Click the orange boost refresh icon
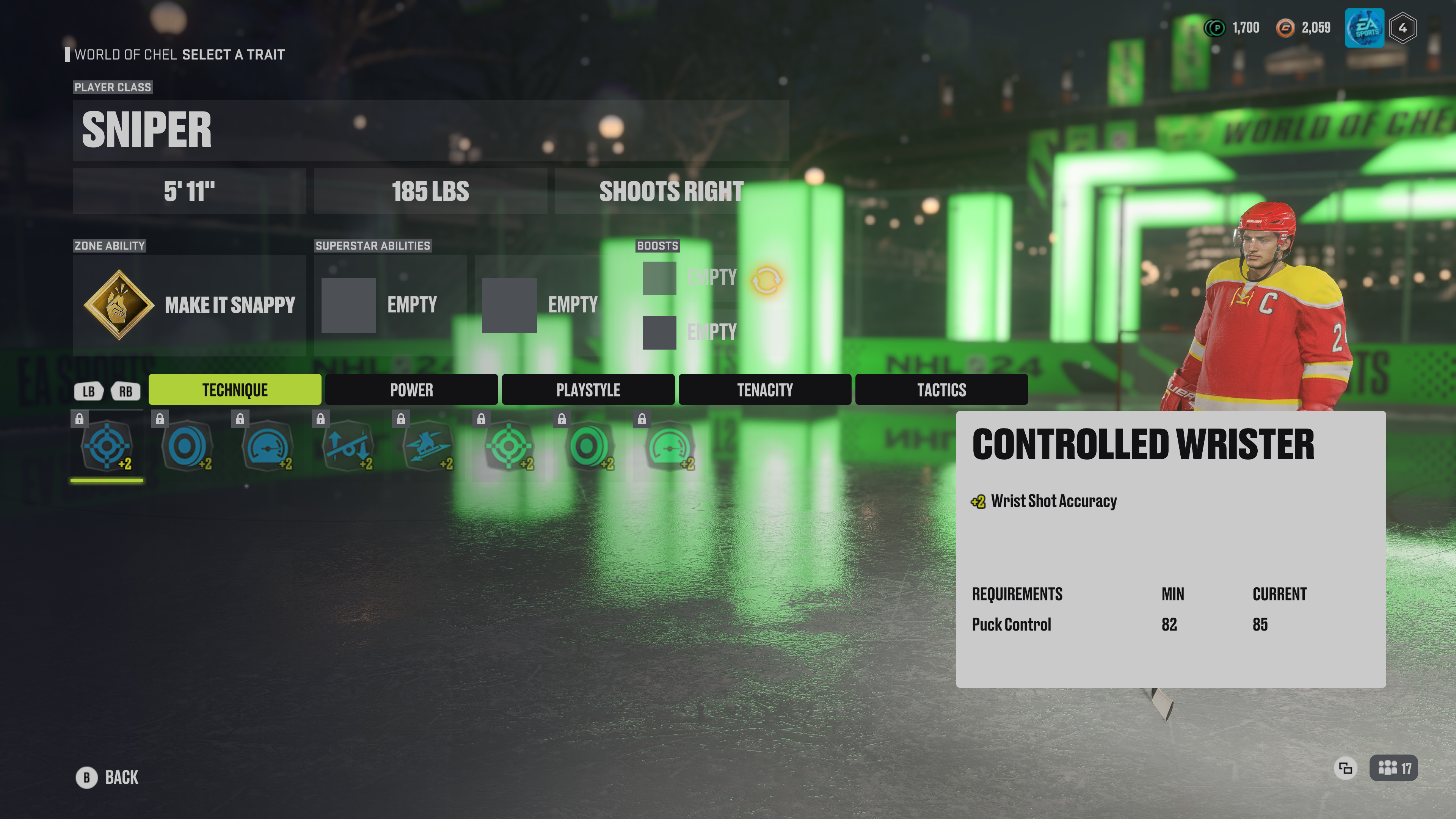Viewport: 1456px width, 819px height. coord(766,279)
